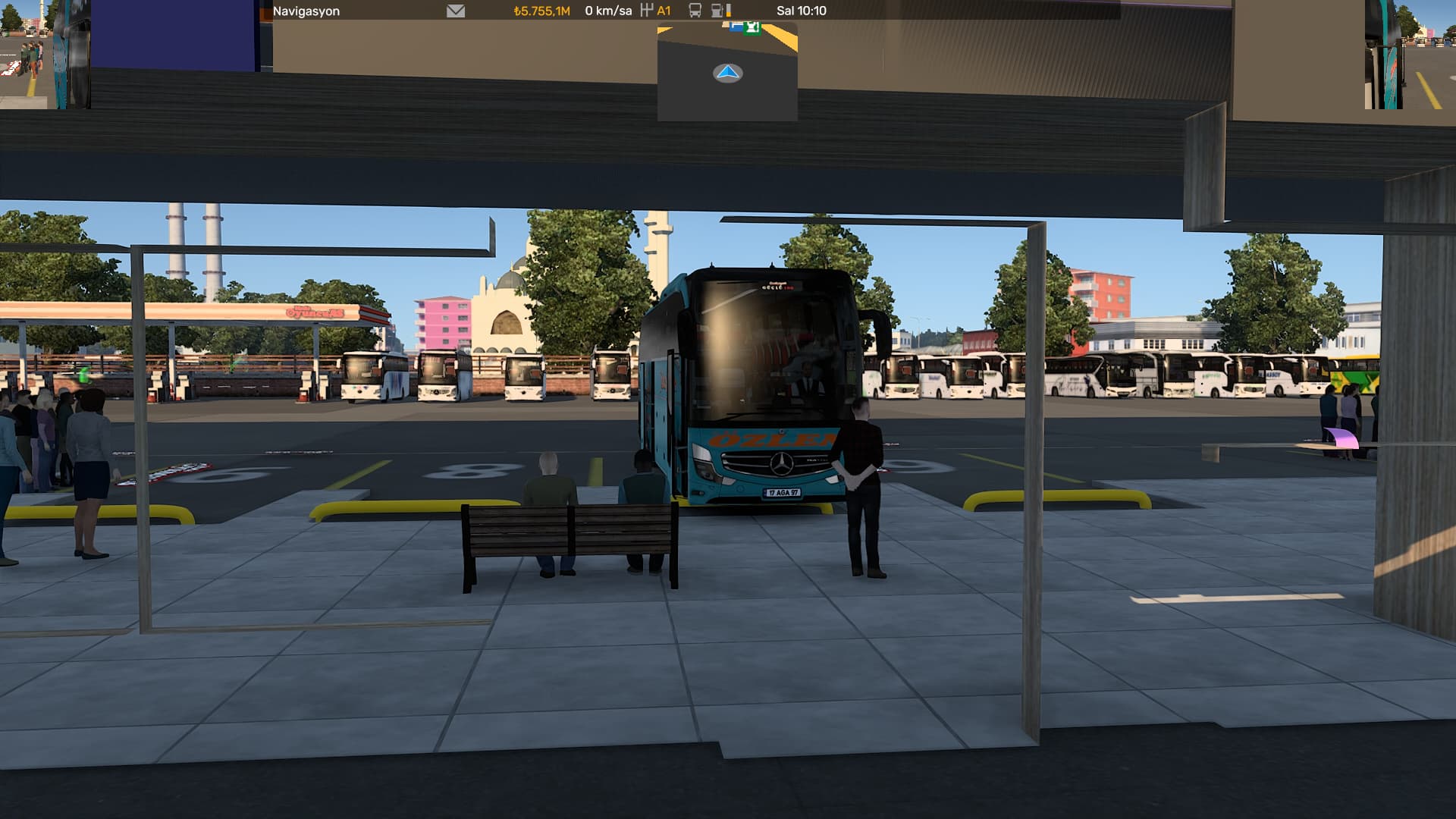Select the Navigasyon label in top bar
The height and width of the screenshot is (819, 1456).
click(x=306, y=11)
